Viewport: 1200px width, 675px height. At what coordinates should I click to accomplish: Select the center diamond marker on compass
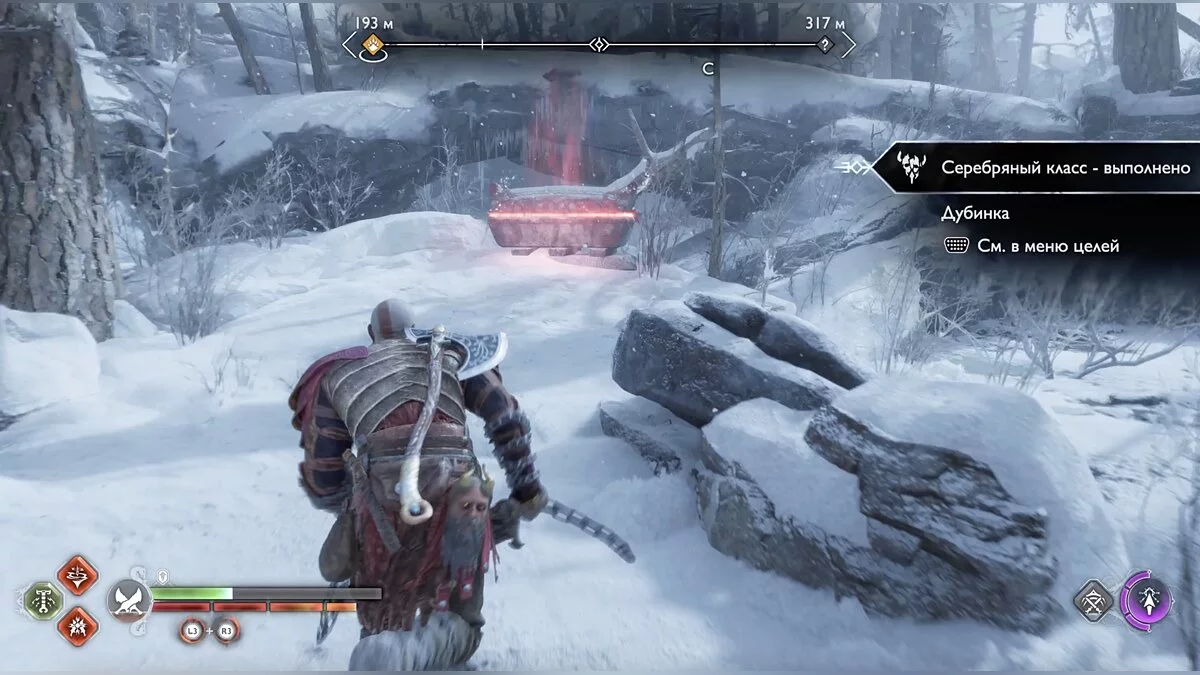[598, 45]
